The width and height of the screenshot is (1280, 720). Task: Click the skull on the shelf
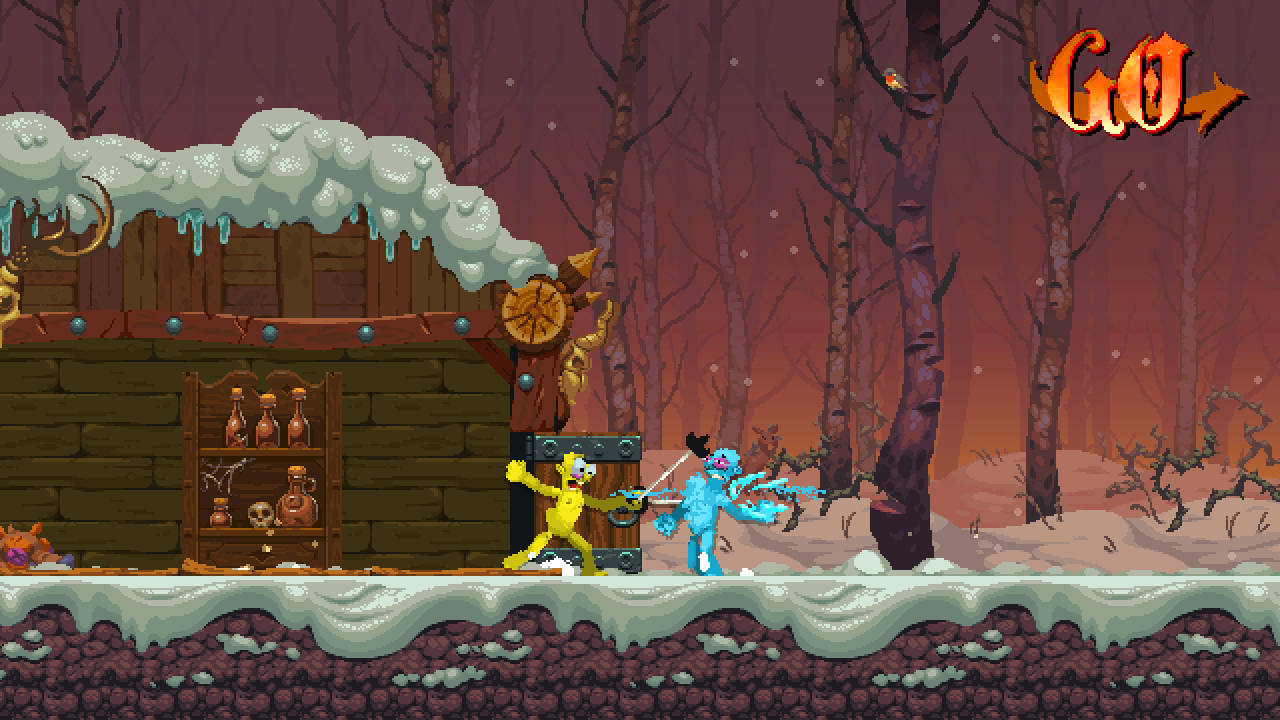click(261, 514)
